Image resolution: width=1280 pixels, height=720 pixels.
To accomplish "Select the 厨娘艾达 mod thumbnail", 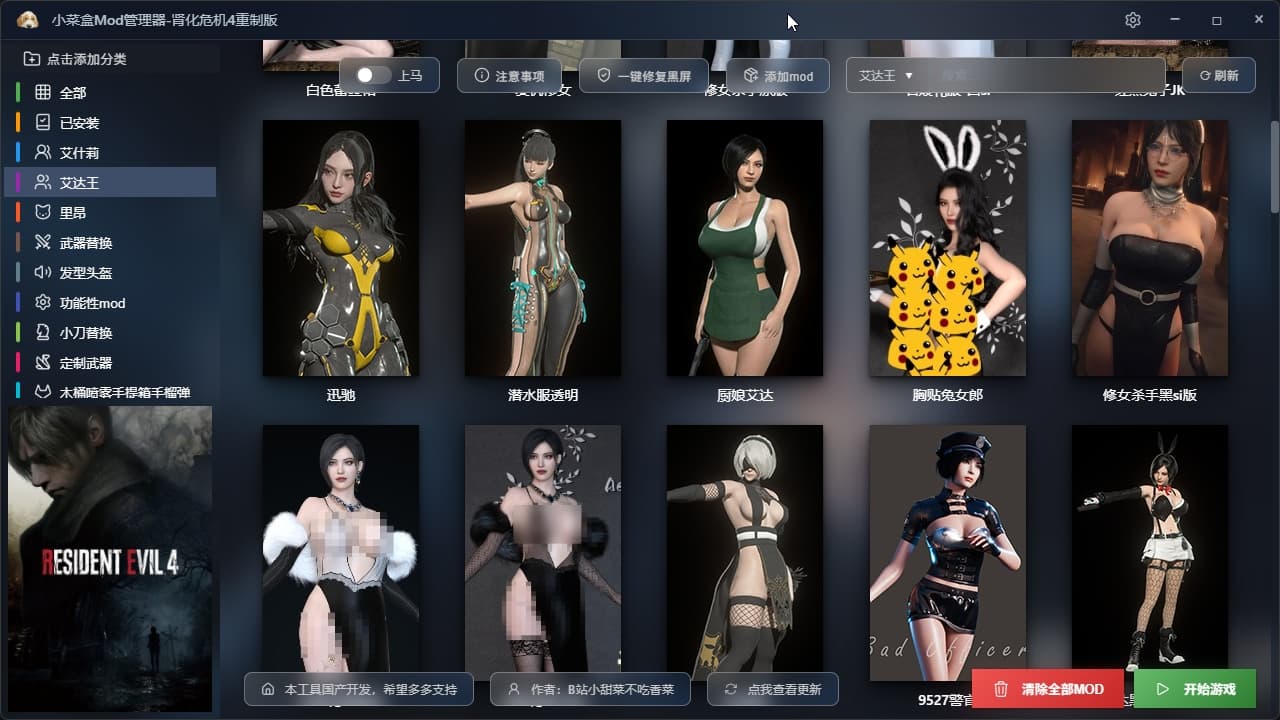I will 744,248.
